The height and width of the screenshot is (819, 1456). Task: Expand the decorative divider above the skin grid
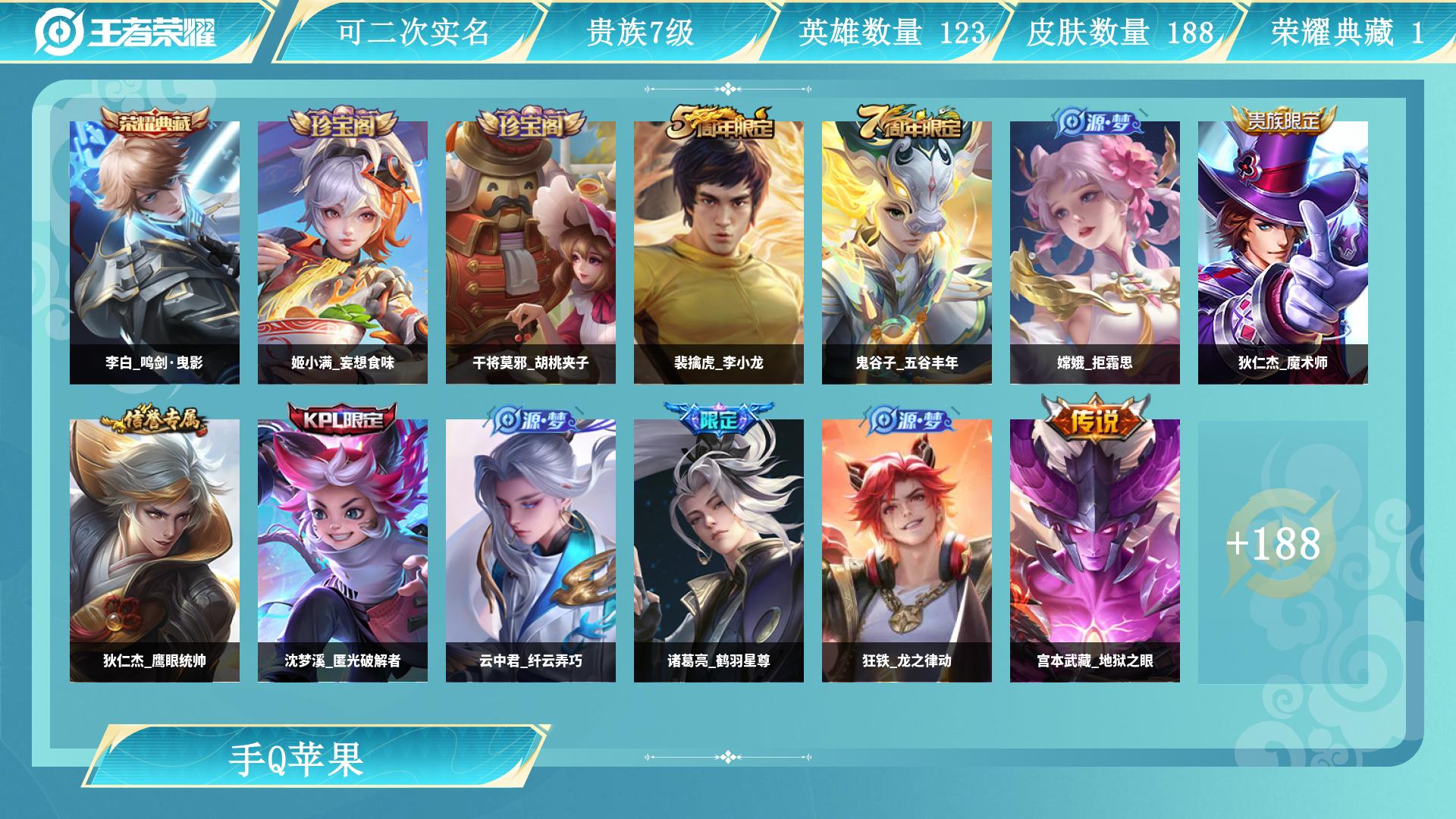(728, 89)
